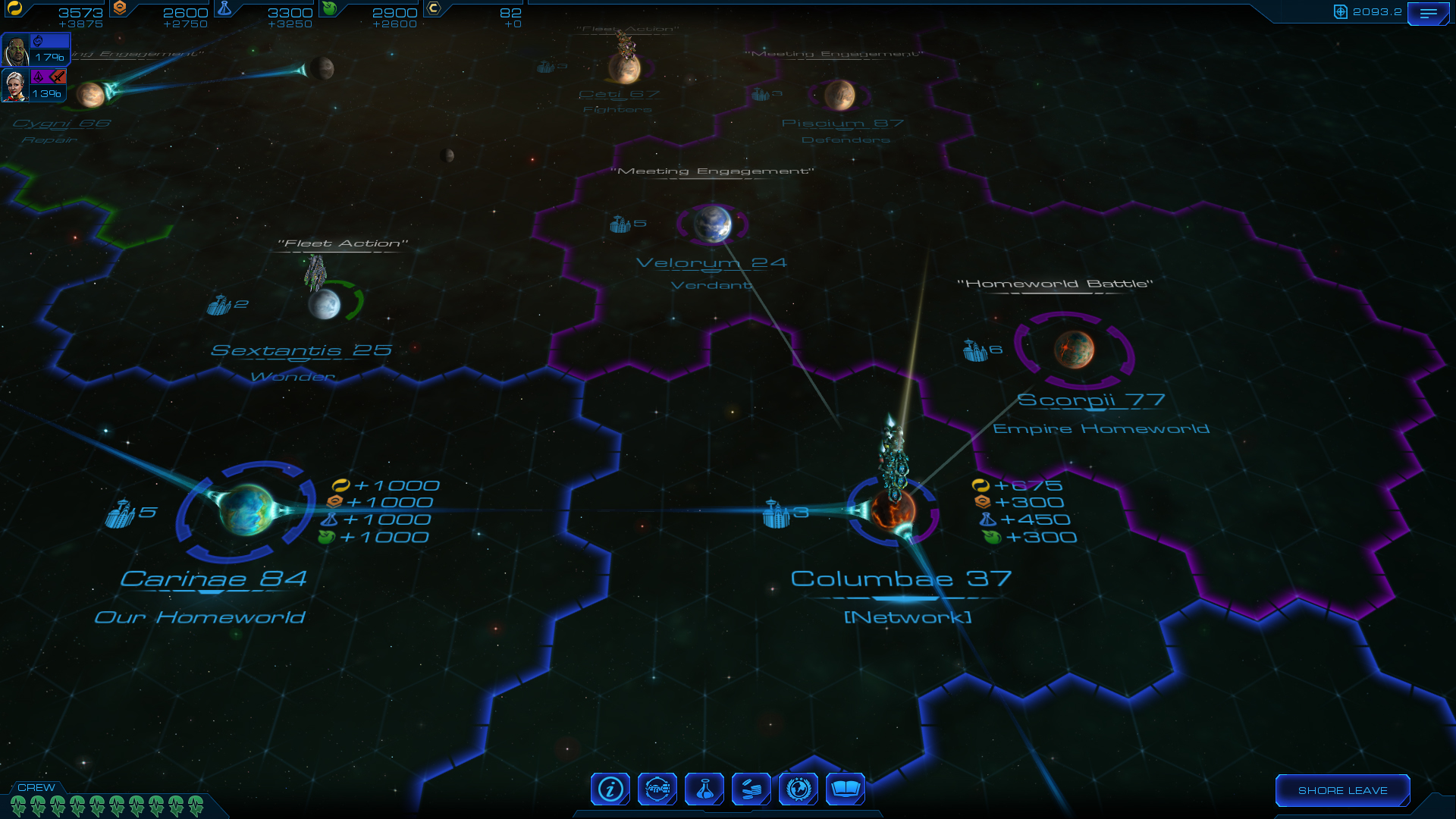Viewport: 1456px width, 819px height.
Task: Select Columbae 37 planet
Action: (x=893, y=513)
